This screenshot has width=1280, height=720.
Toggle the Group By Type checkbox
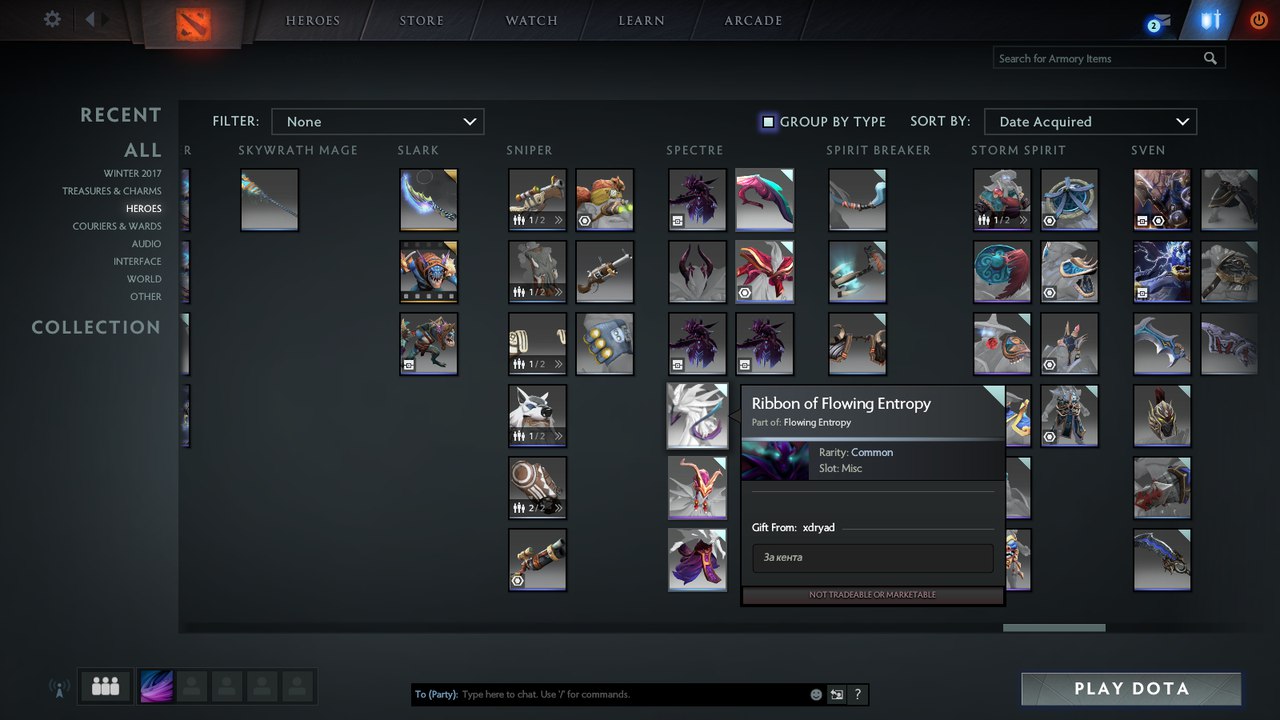coord(768,122)
